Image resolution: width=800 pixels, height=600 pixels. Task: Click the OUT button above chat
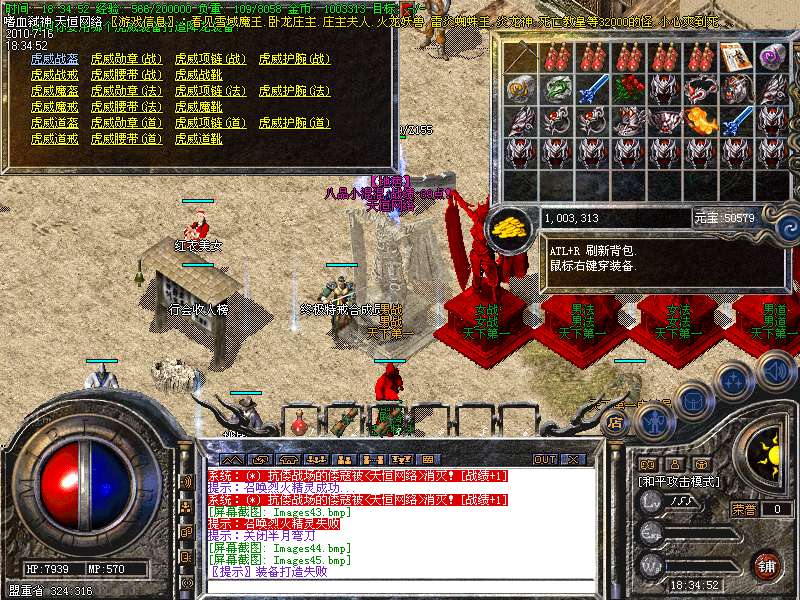coord(545,459)
